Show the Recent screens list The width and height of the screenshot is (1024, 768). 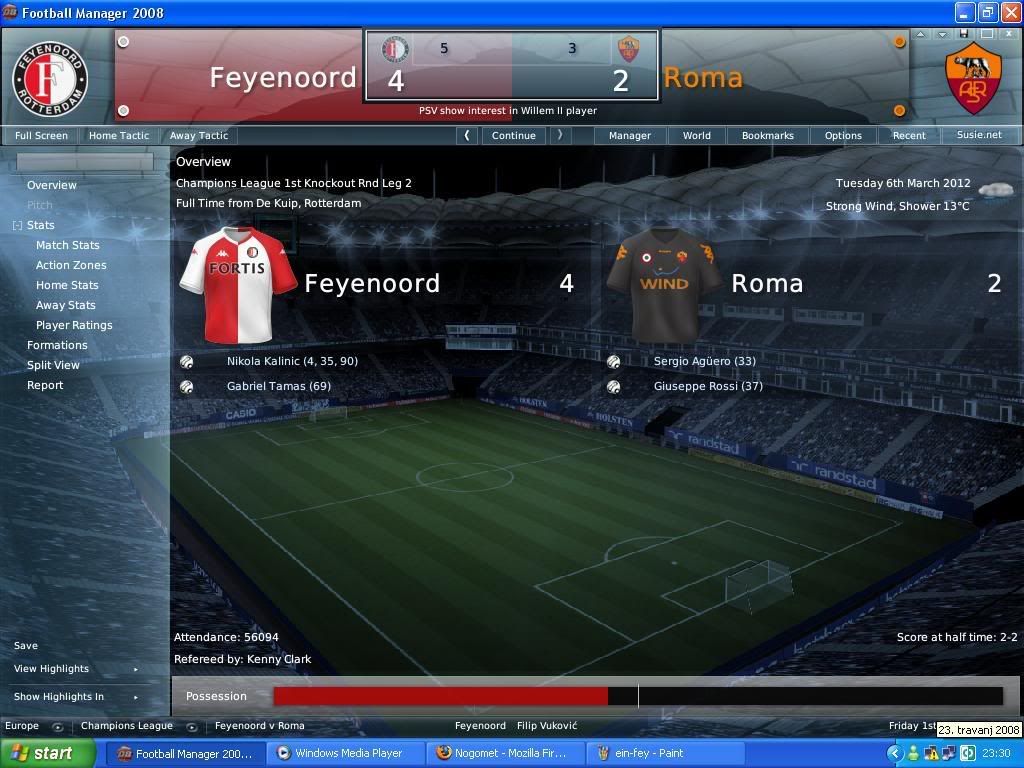[909, 135]
